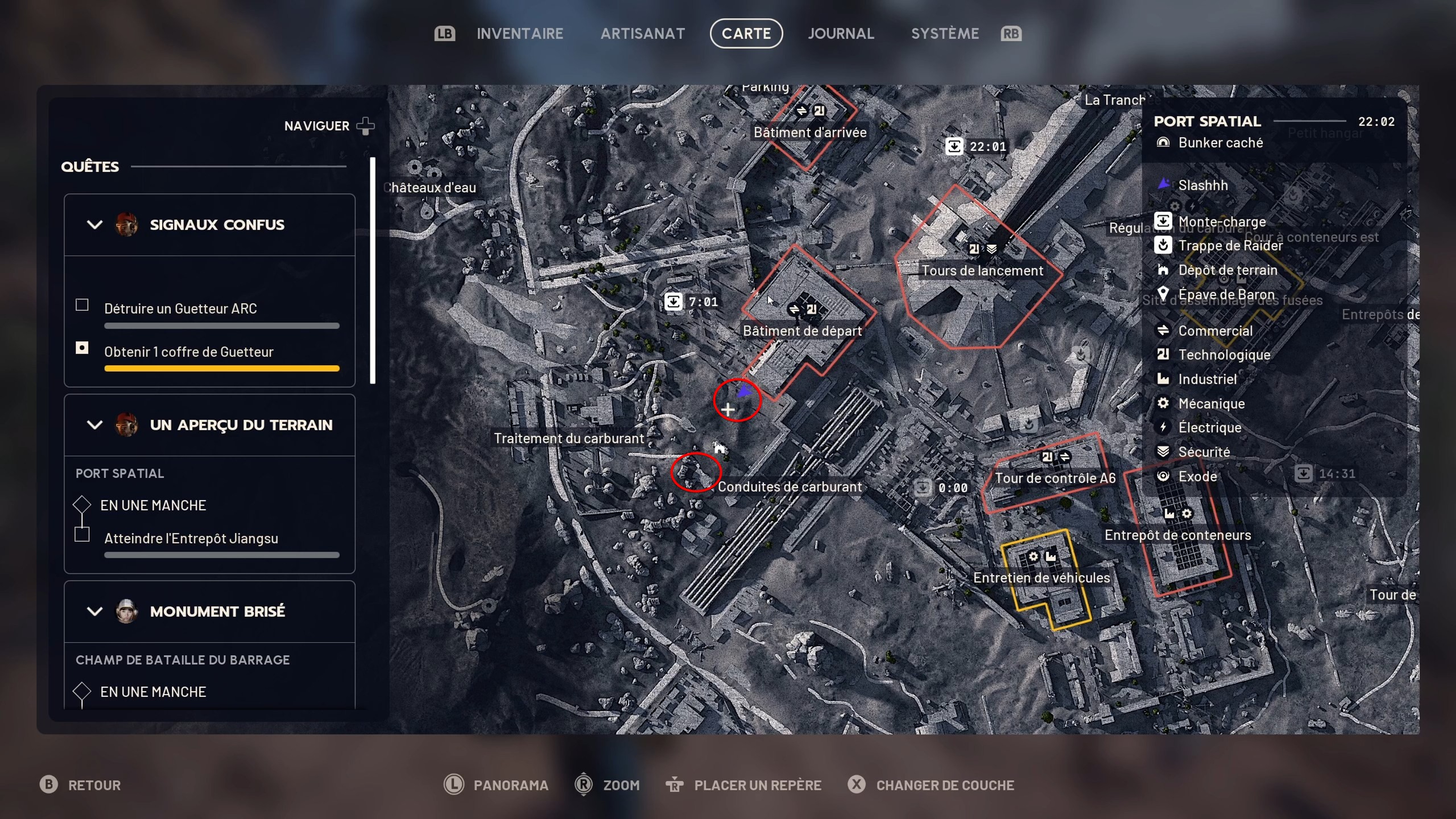Click the Bunker caché icon under Port Spatial
The image size is (1456, 819).
point(1164,142)
